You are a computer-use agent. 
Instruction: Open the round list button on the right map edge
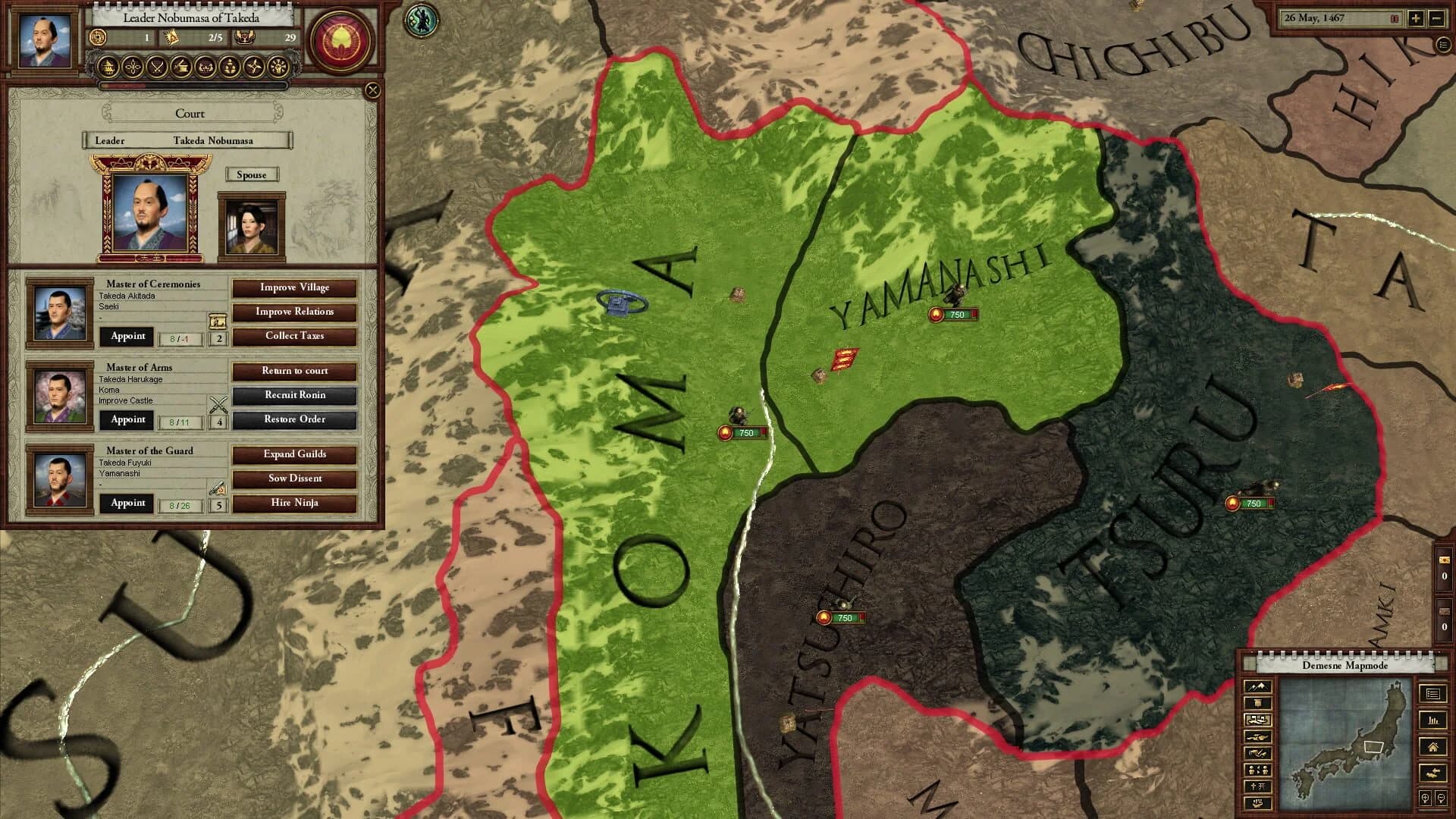(1444, 45)
